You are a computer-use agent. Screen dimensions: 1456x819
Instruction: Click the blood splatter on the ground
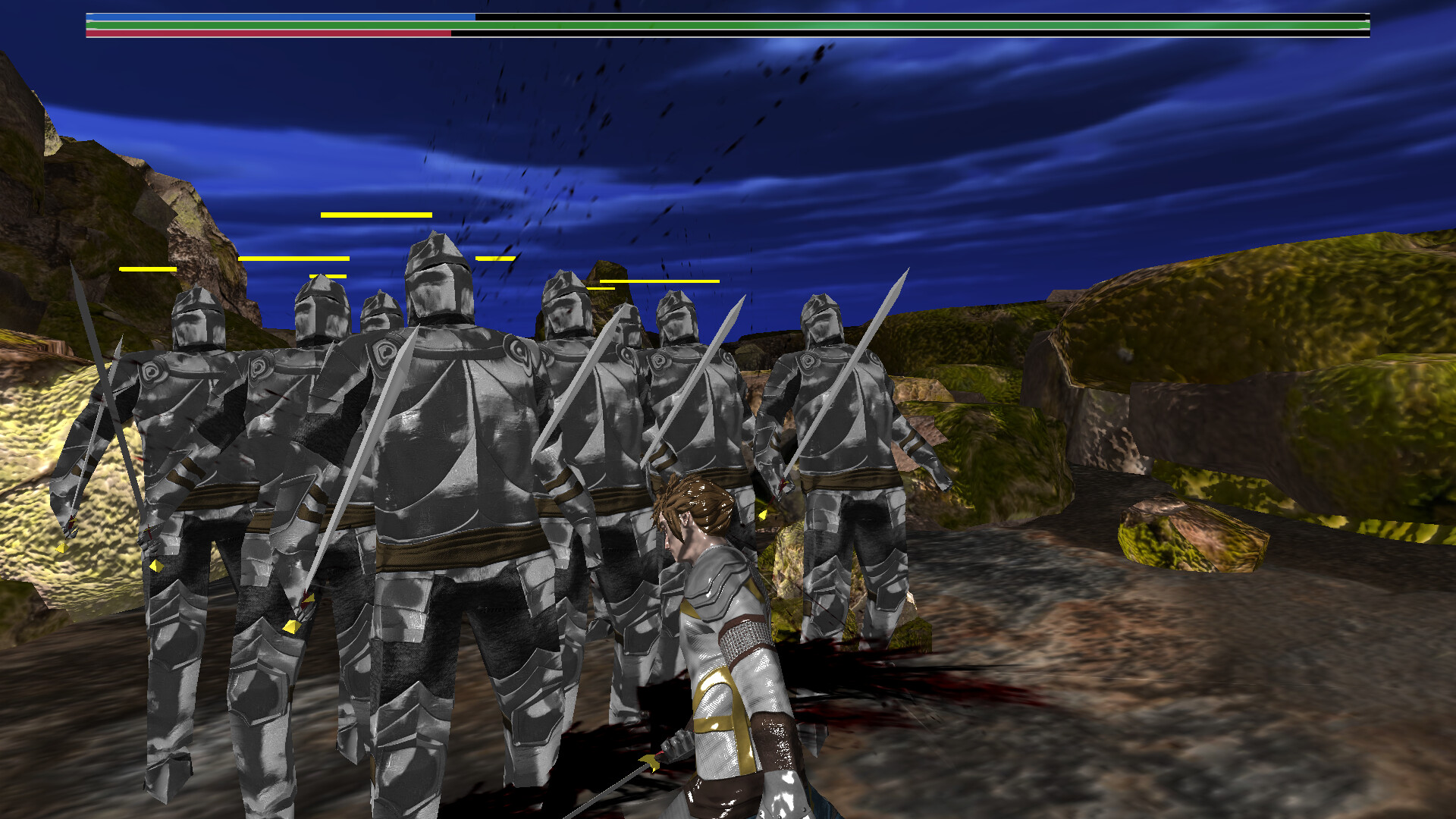coord(910,682)
